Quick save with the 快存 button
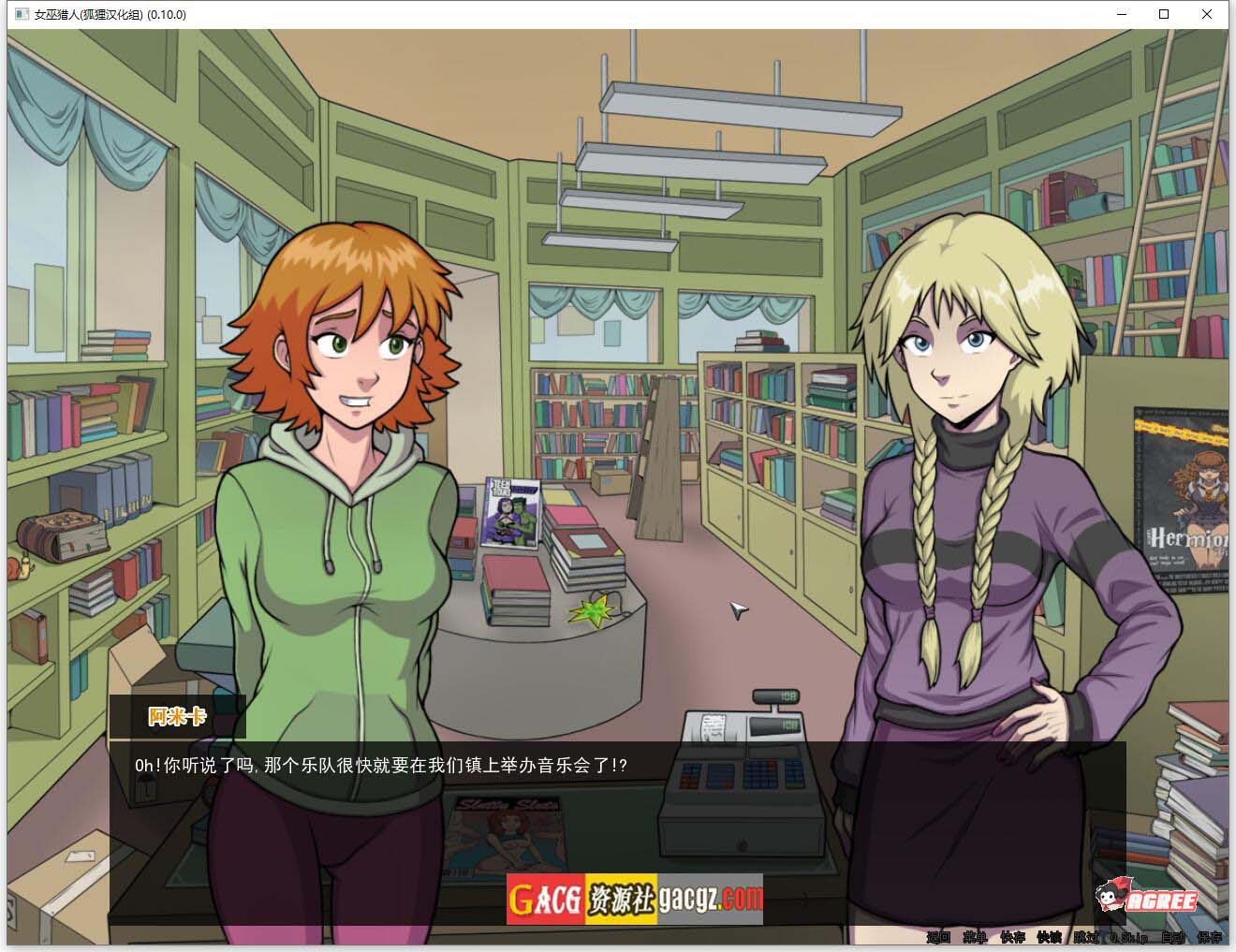 (x=1011, y=937)
